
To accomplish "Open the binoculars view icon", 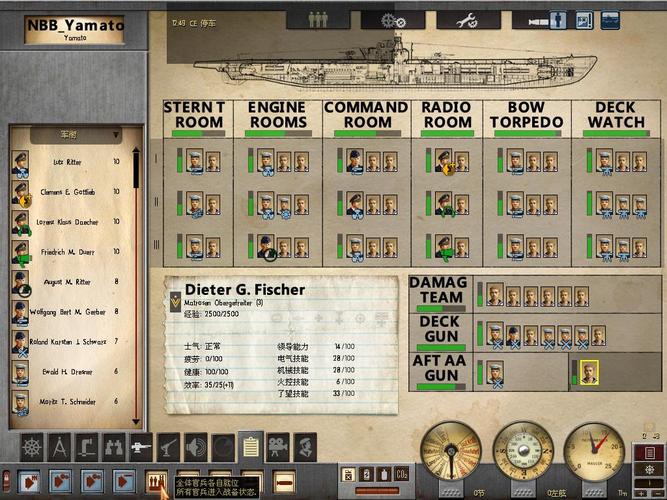I will pos(112,445).
